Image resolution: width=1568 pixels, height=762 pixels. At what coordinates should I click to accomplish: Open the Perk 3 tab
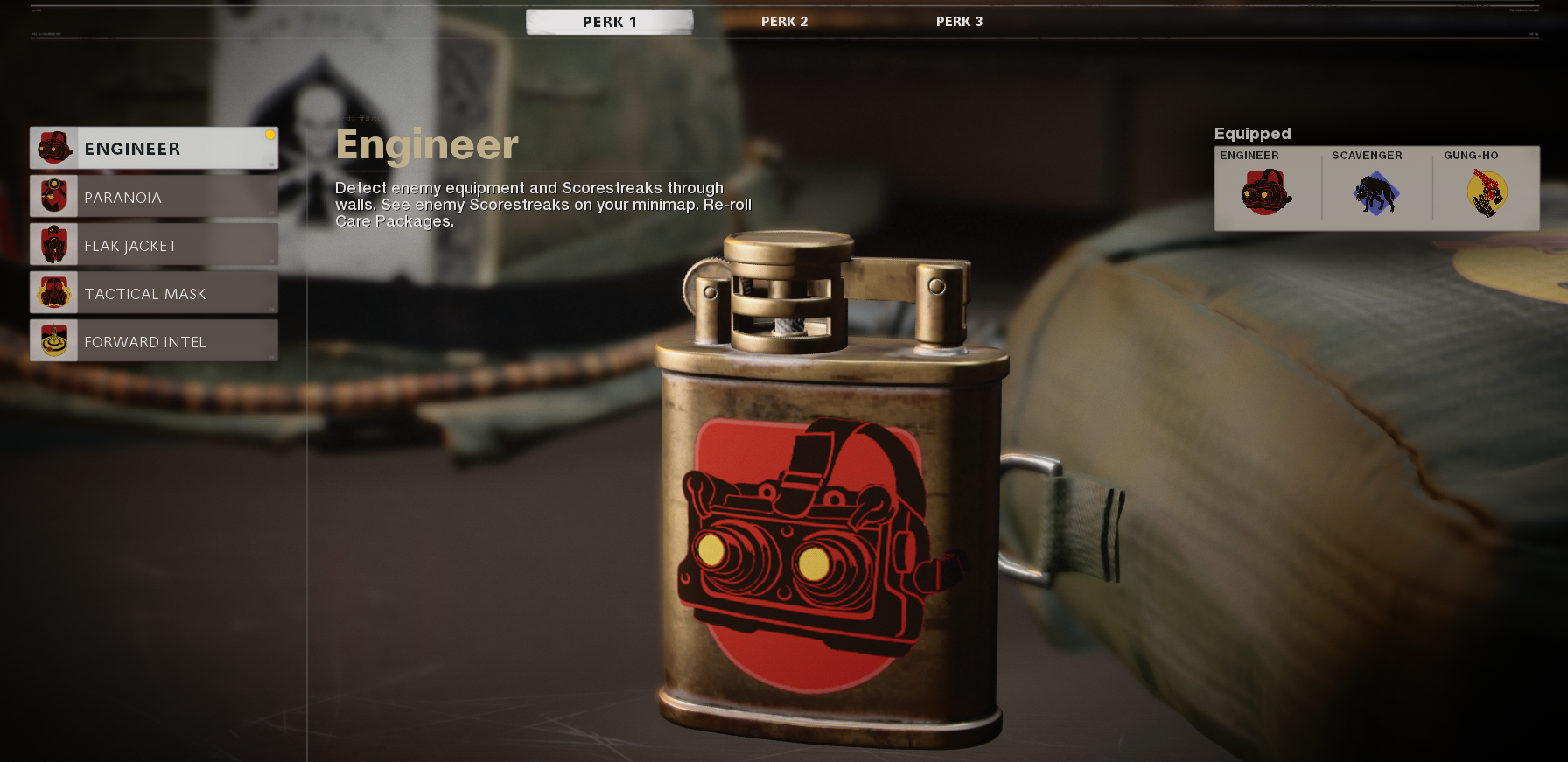pos(959,21)
